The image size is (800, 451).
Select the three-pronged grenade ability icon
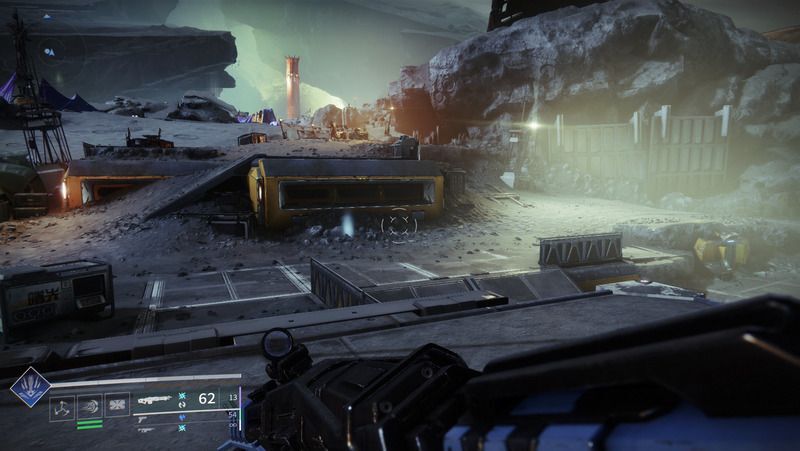(x=62, y=406)
